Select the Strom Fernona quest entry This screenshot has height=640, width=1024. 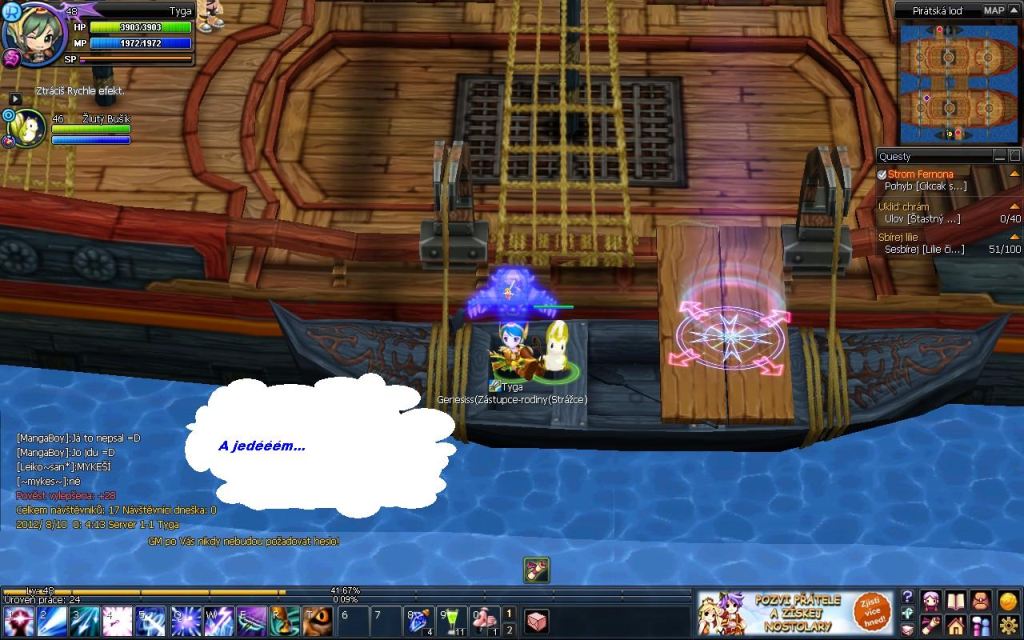pyautogui.click(x=920, y=174)
